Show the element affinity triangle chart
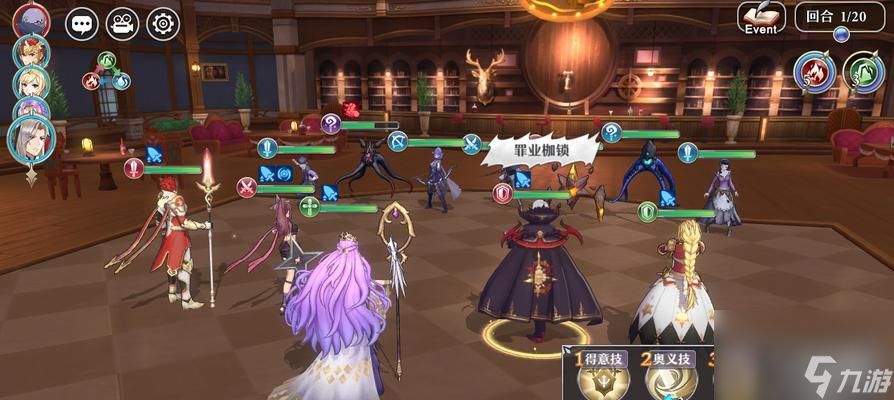This screenshot has height=400, width=894. pyautogui.click(x=107, y=70)
